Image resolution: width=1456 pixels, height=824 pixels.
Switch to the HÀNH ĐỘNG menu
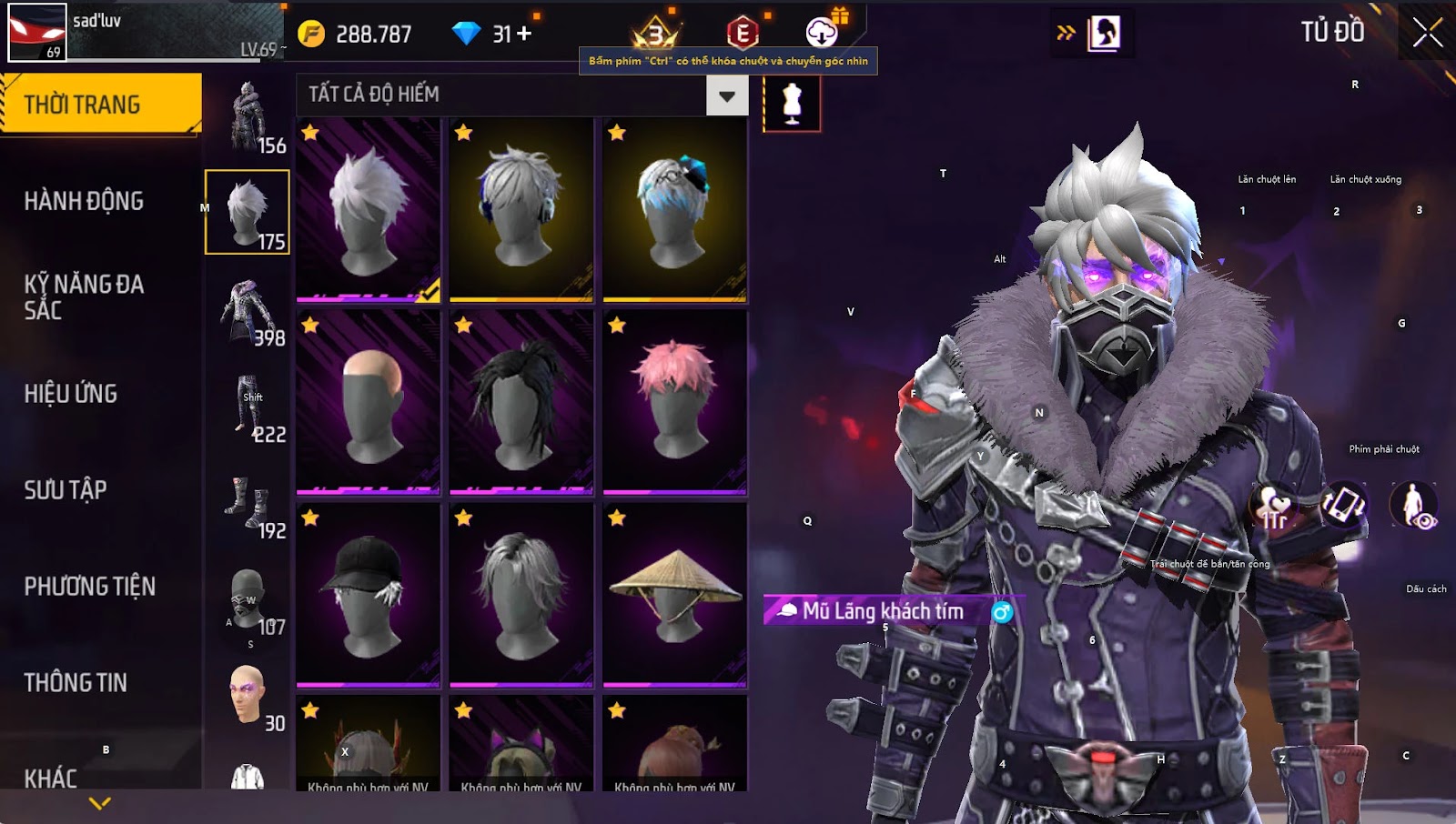84,201
